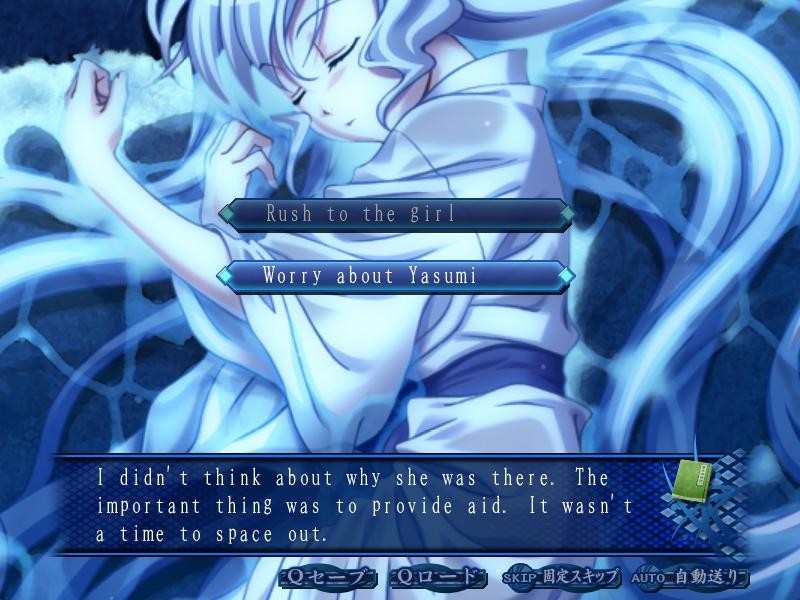This screenshot has width=800, height=600.
Task: Enable Auto text advance
Action: (688, 577)
